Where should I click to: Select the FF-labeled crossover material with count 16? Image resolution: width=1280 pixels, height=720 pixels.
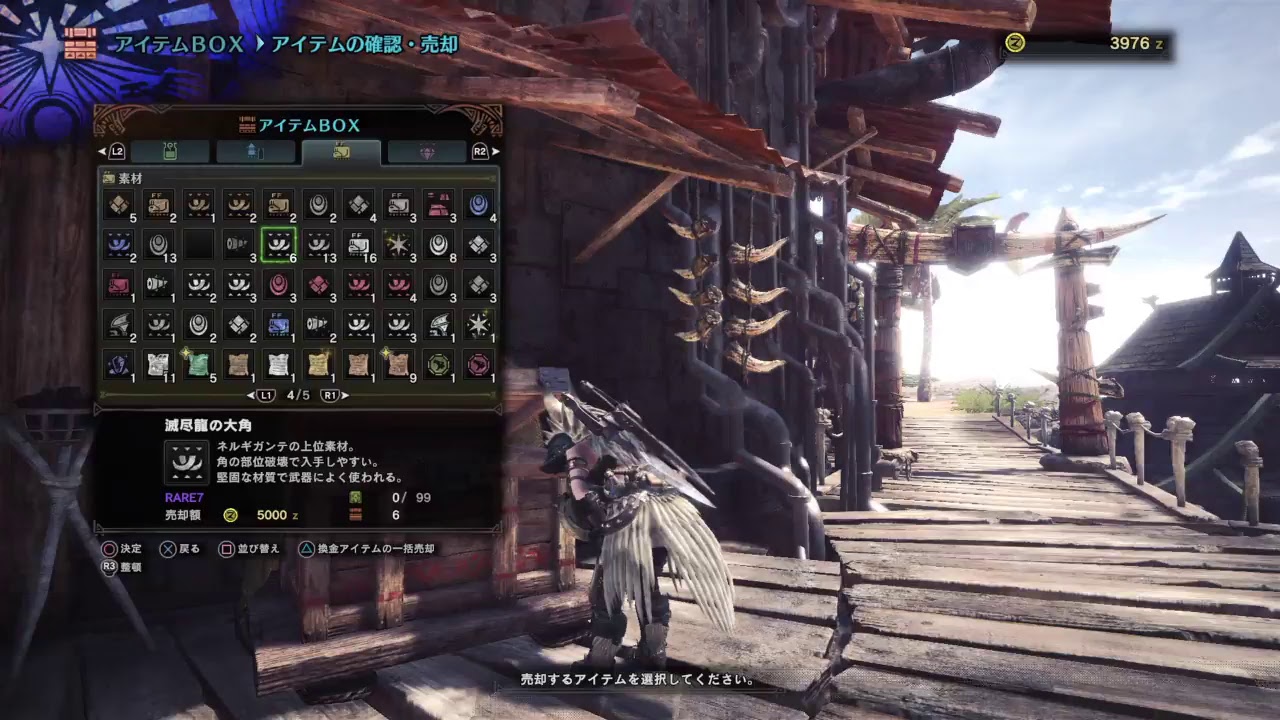[x=359, y=242]
